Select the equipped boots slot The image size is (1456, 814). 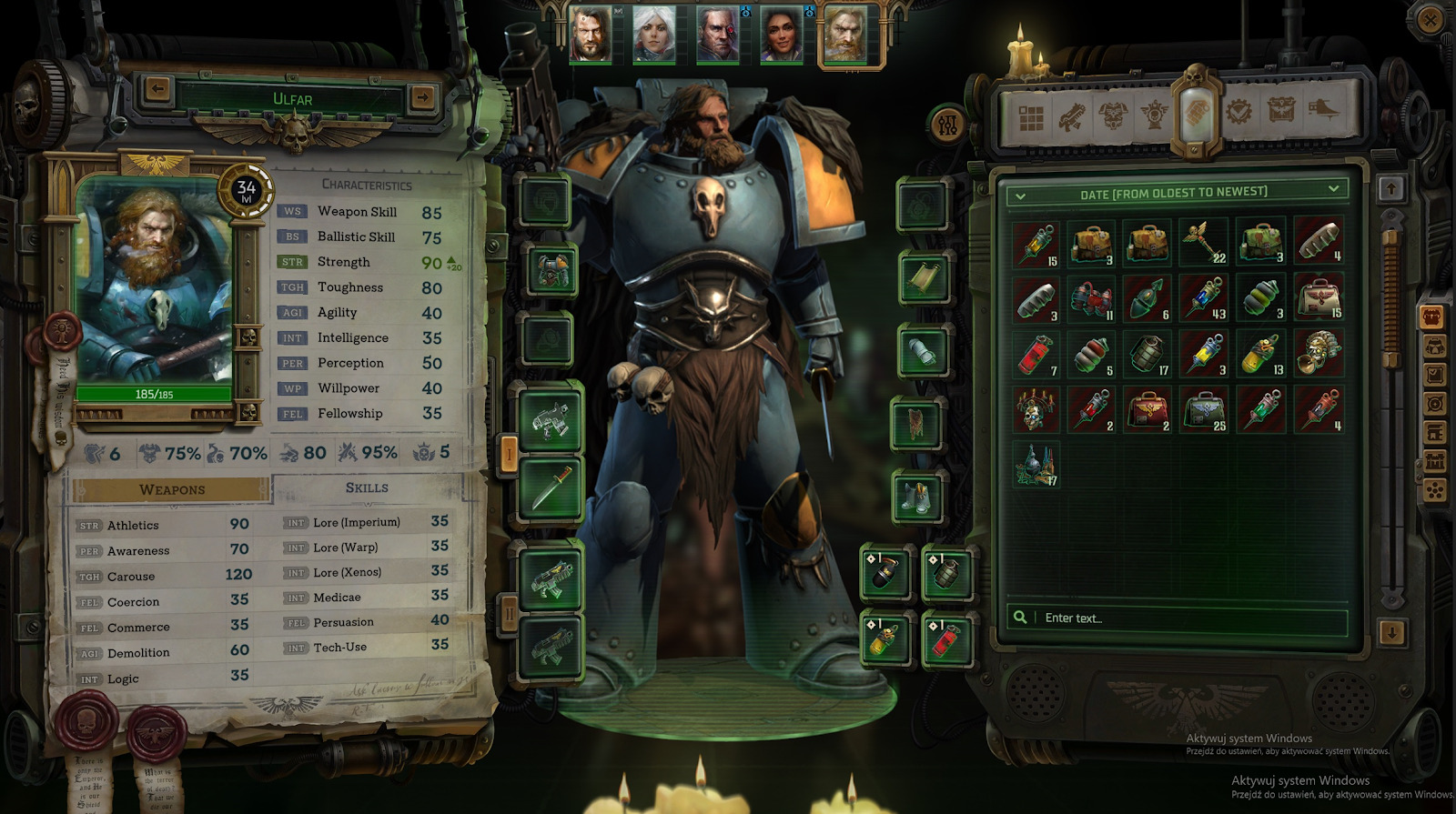coord(917,497)
